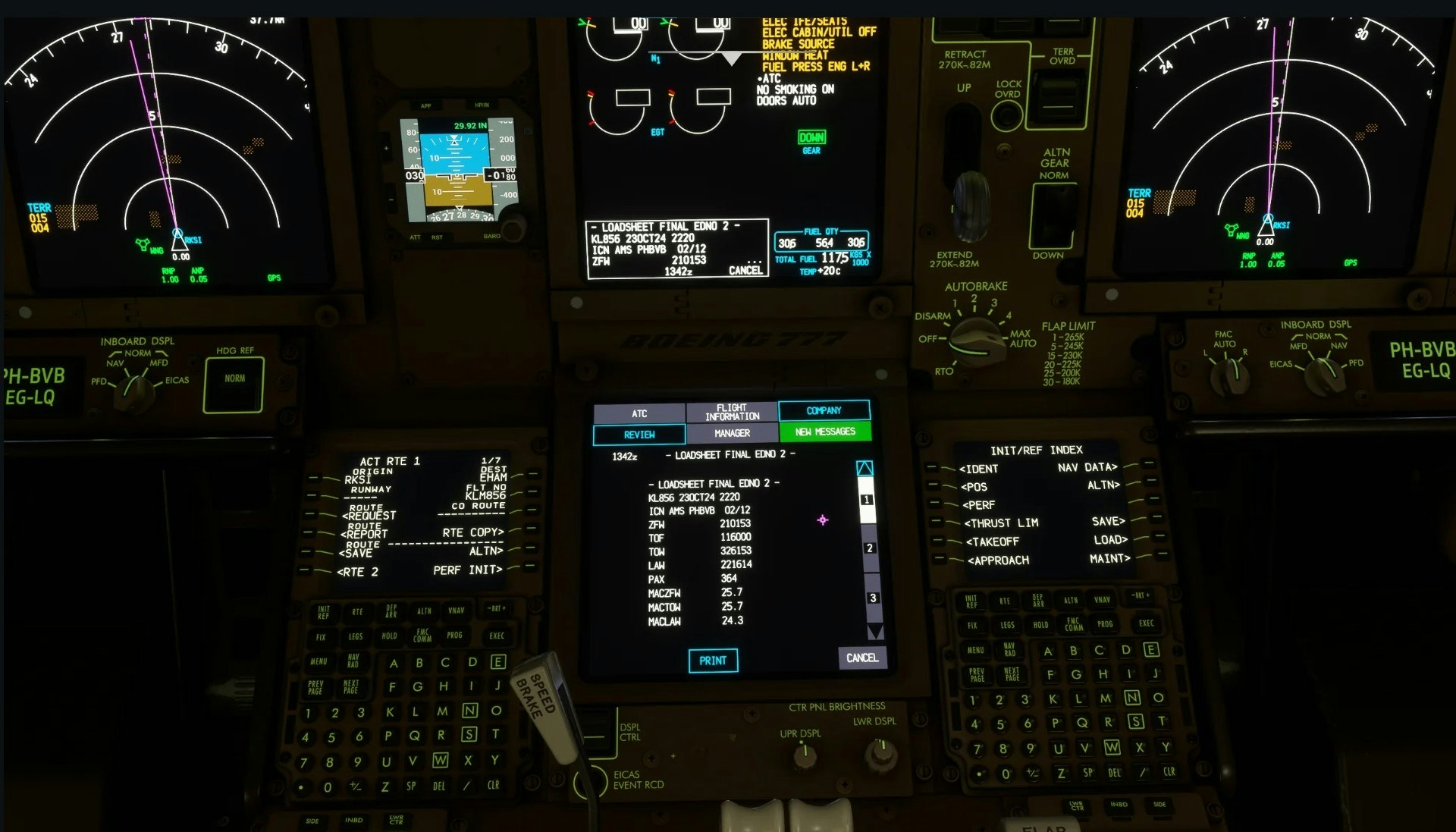Click CANCEL beside the PRINT button
The image size is (1456, 832).
coord(862,658)
